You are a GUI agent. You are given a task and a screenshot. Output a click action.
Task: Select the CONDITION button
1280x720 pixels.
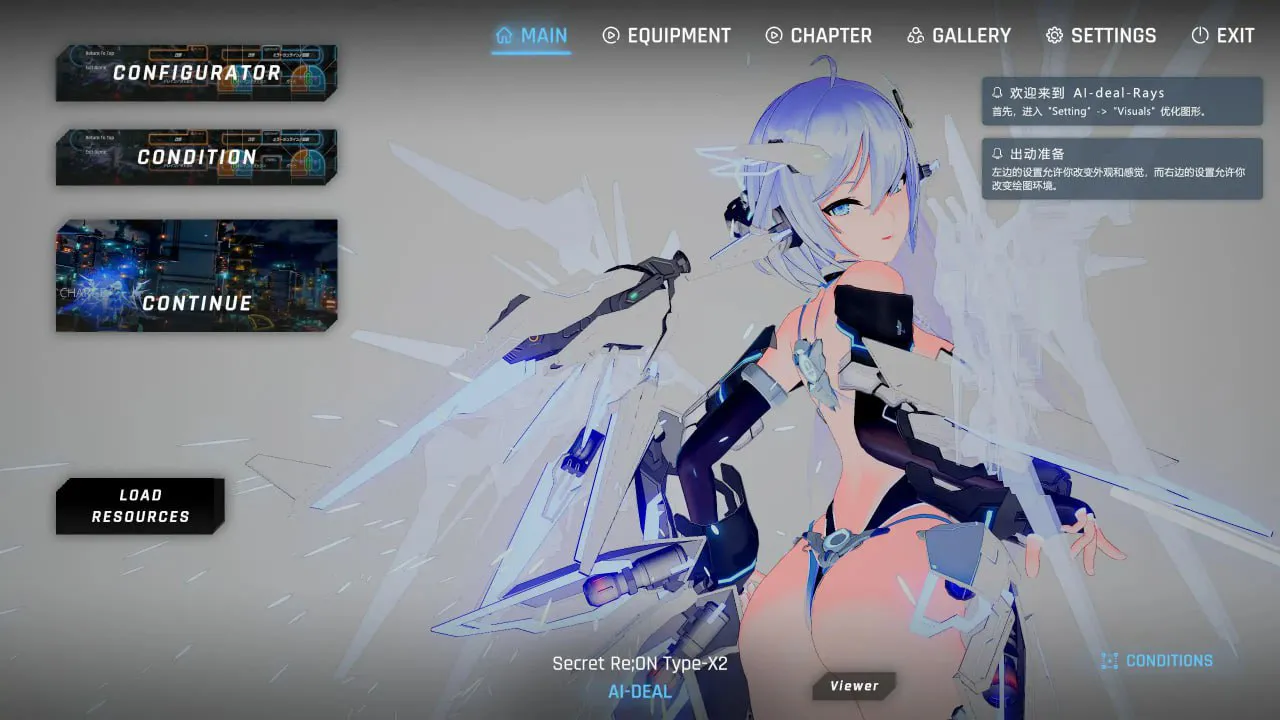pos(196,157)
